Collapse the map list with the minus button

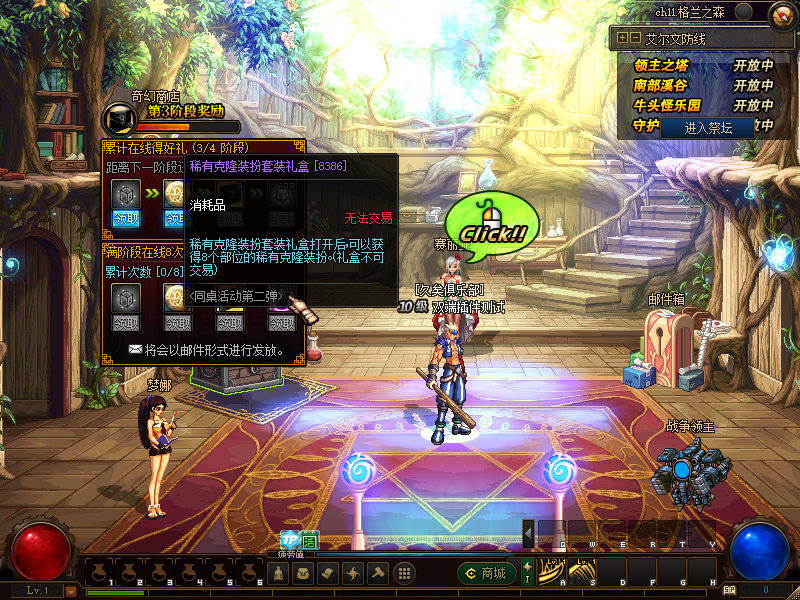coord(635,38)
